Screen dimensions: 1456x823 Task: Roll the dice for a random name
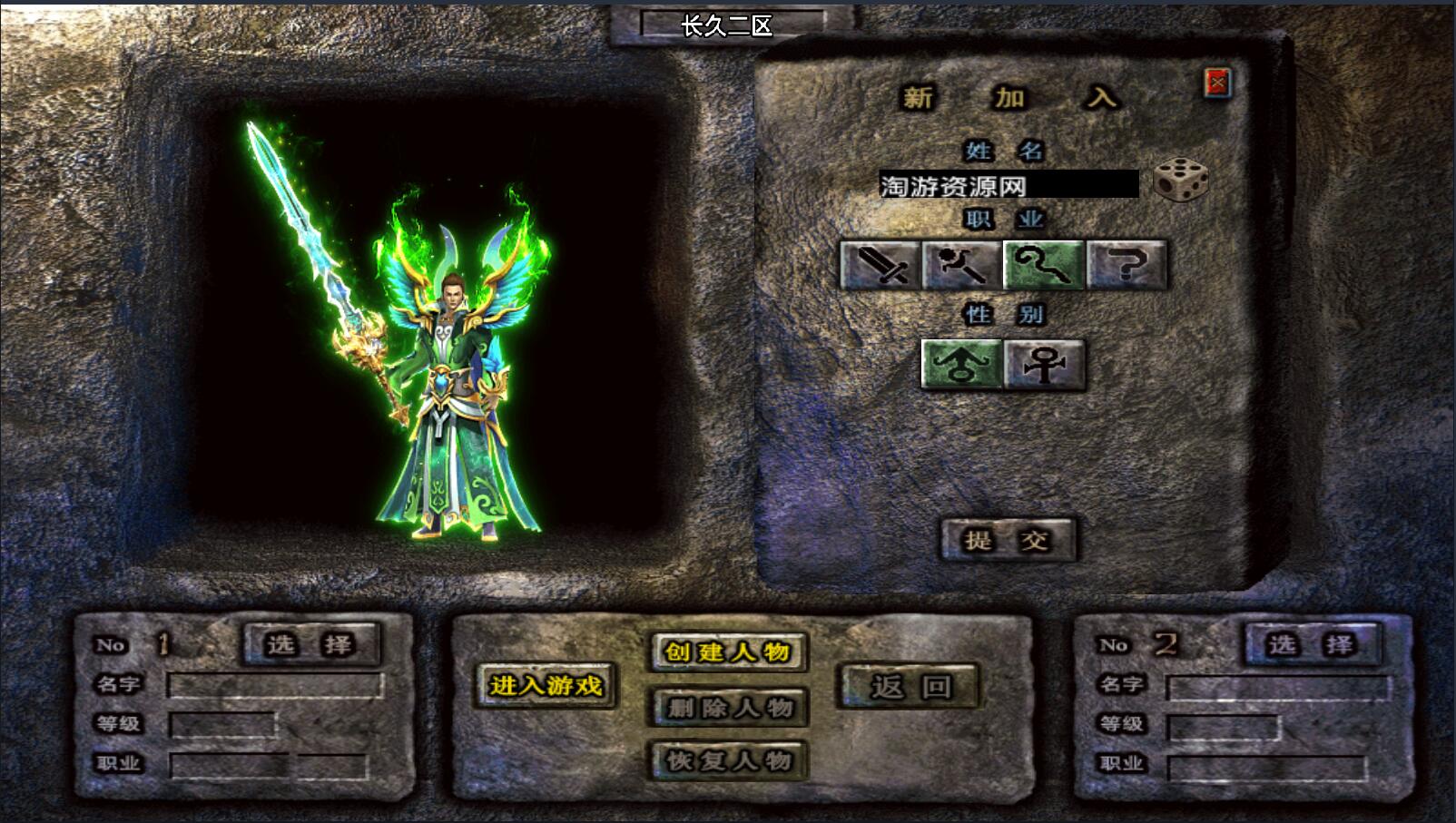1180,180
